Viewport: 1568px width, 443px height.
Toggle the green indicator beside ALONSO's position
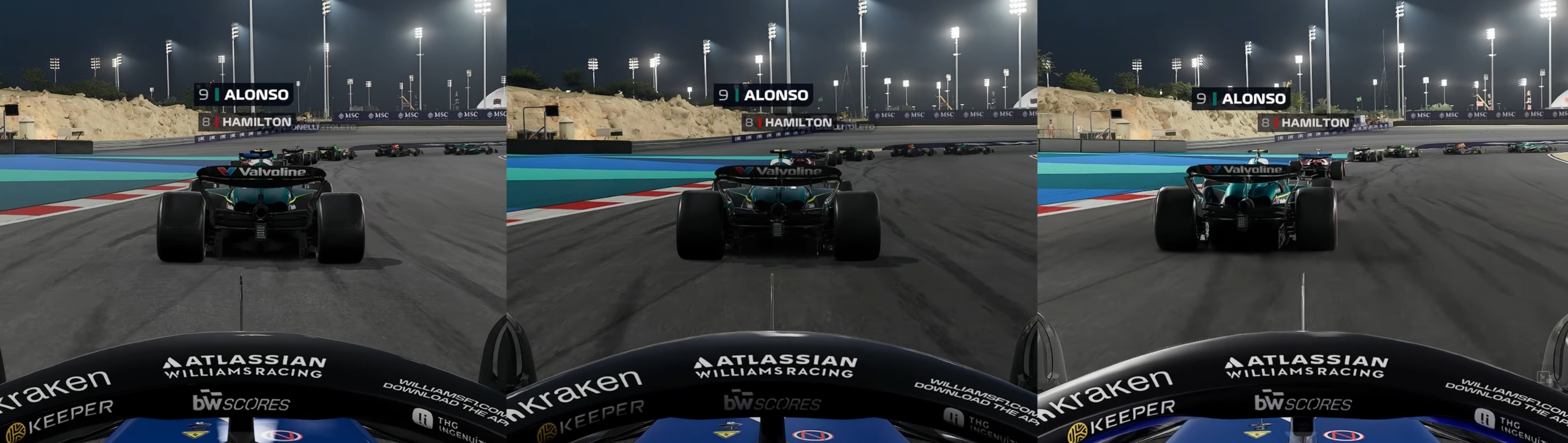tap(216, 95)
